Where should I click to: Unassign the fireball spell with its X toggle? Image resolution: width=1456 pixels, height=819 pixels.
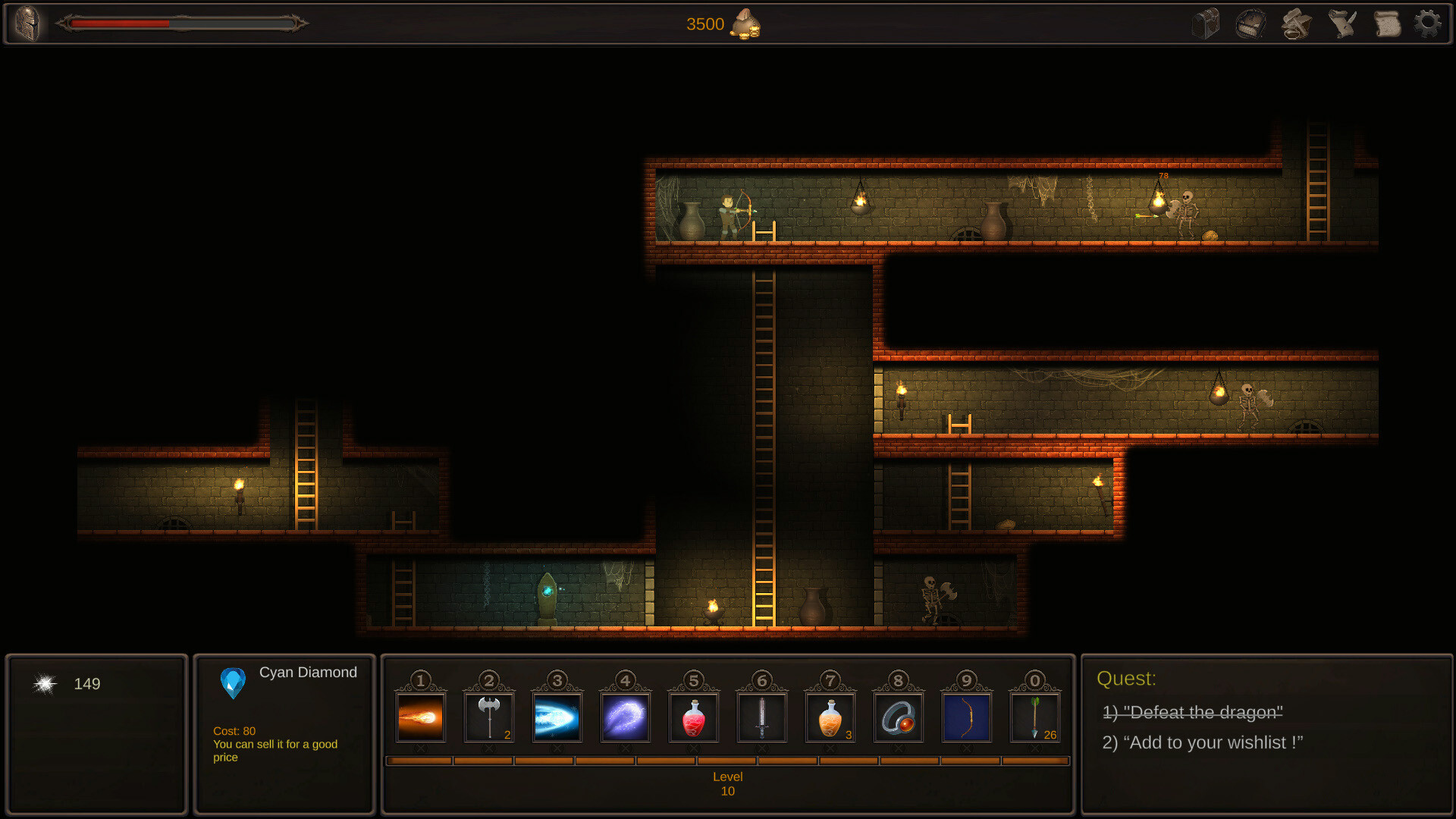421,748
